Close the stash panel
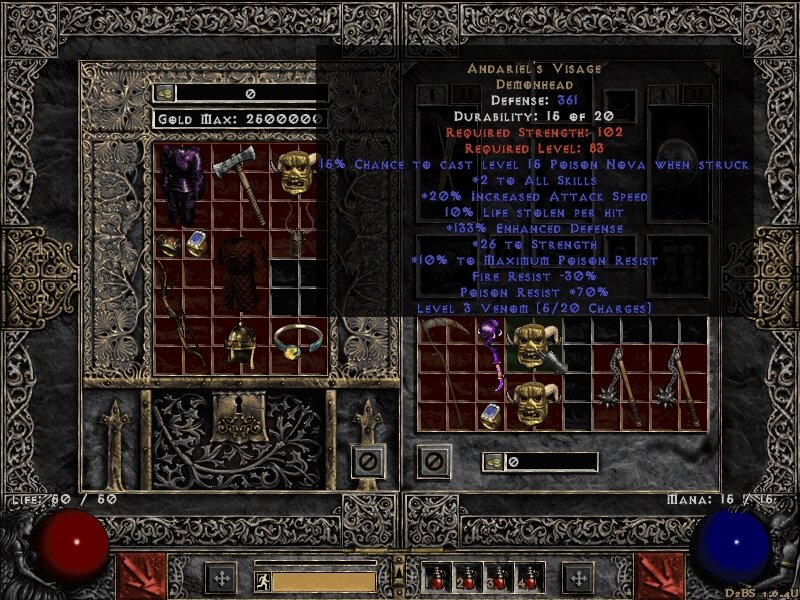Image resolution: width=800 pixels, height=600 pixels. coord(369,460)
